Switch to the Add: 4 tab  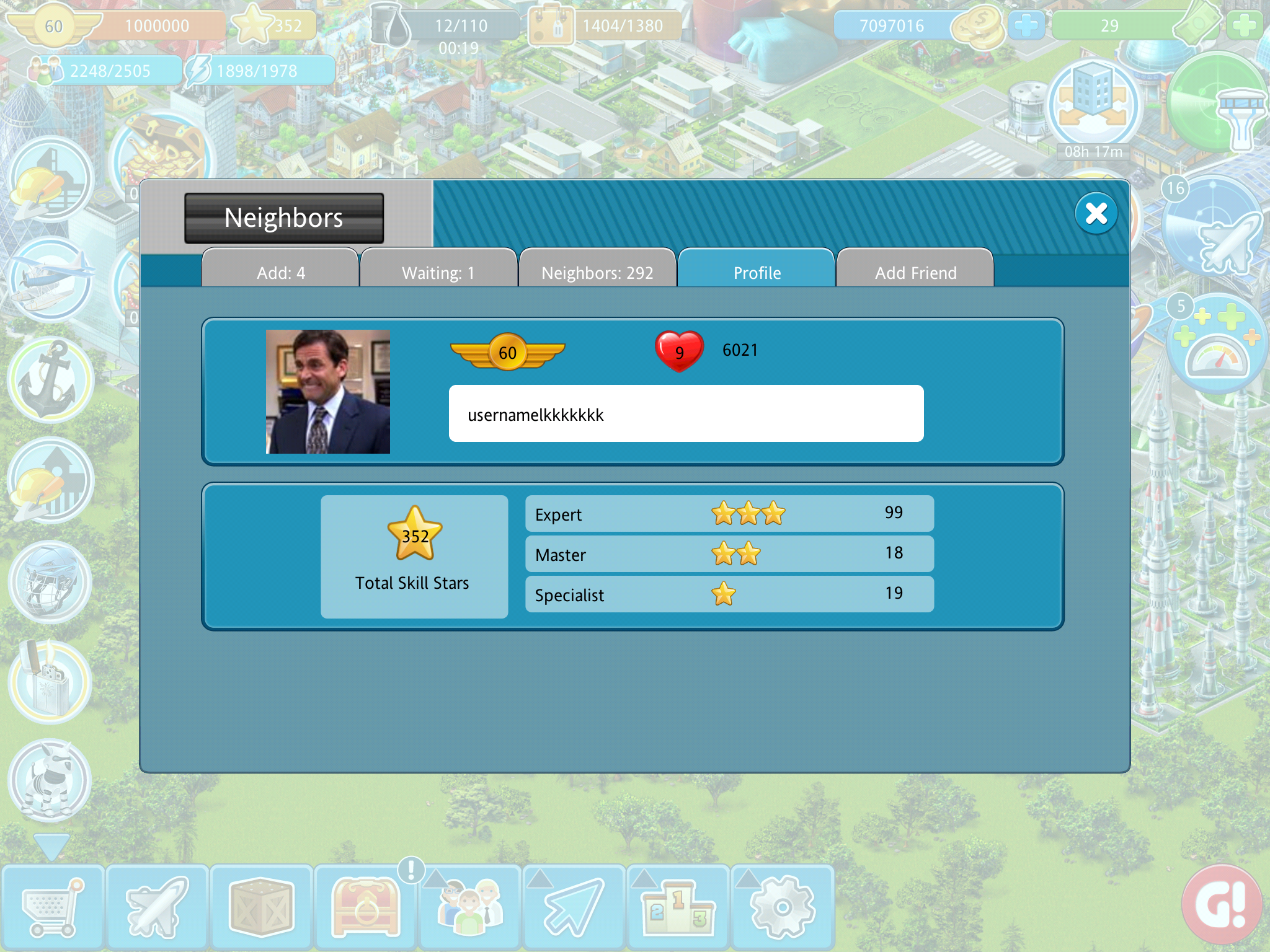(x=281, y=272)
